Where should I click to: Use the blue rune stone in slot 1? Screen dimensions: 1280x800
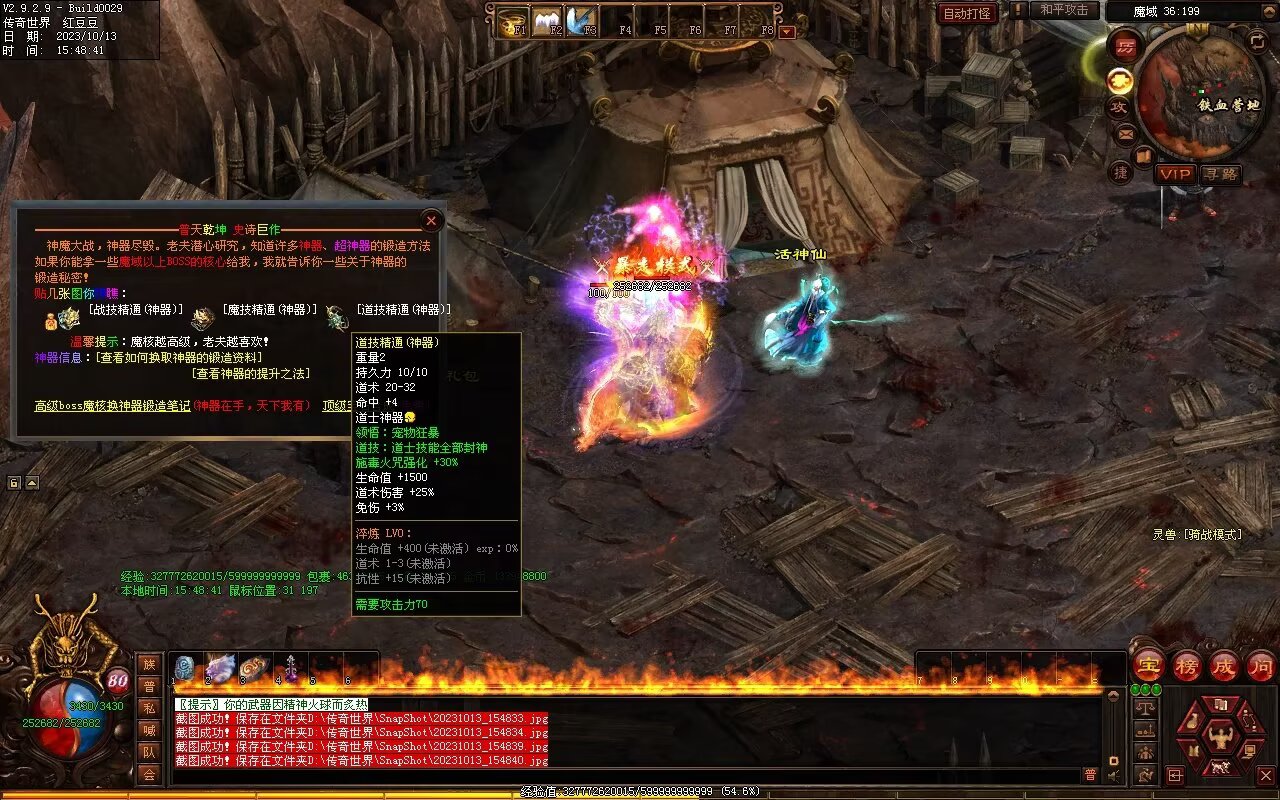pos(185,669)
